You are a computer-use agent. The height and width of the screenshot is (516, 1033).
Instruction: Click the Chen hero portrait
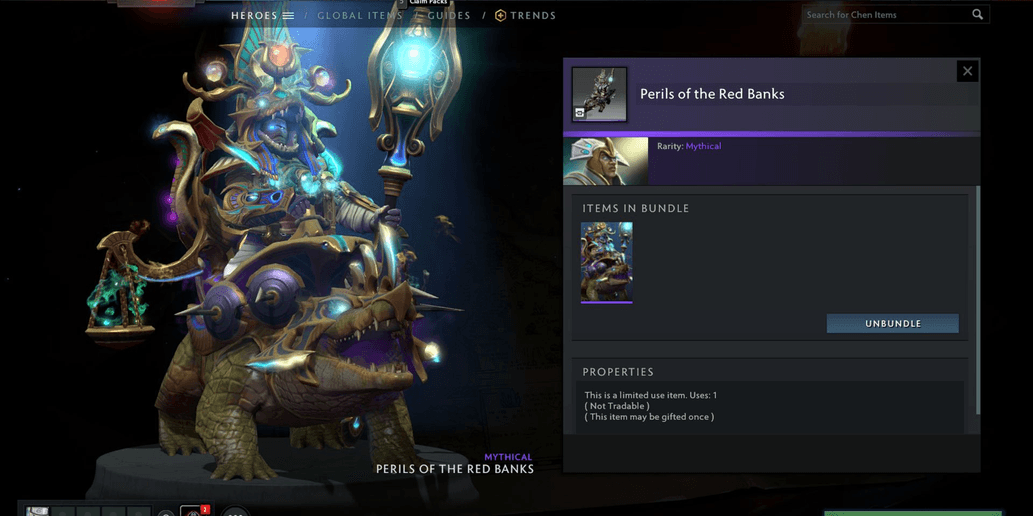pyautogui.click(x=605, y=161)
